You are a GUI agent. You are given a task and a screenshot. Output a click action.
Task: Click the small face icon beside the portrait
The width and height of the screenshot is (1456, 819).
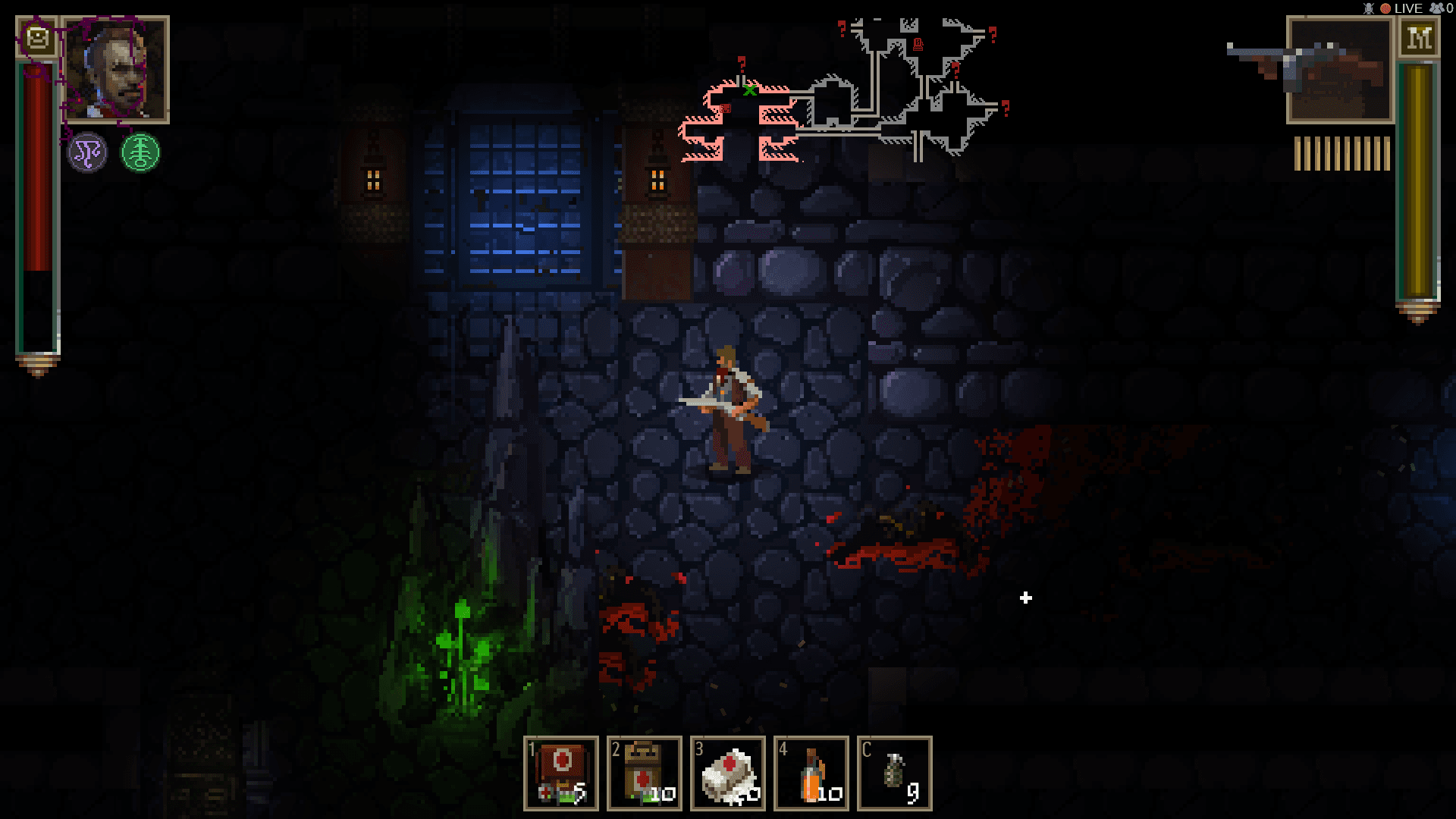(37, 36)
